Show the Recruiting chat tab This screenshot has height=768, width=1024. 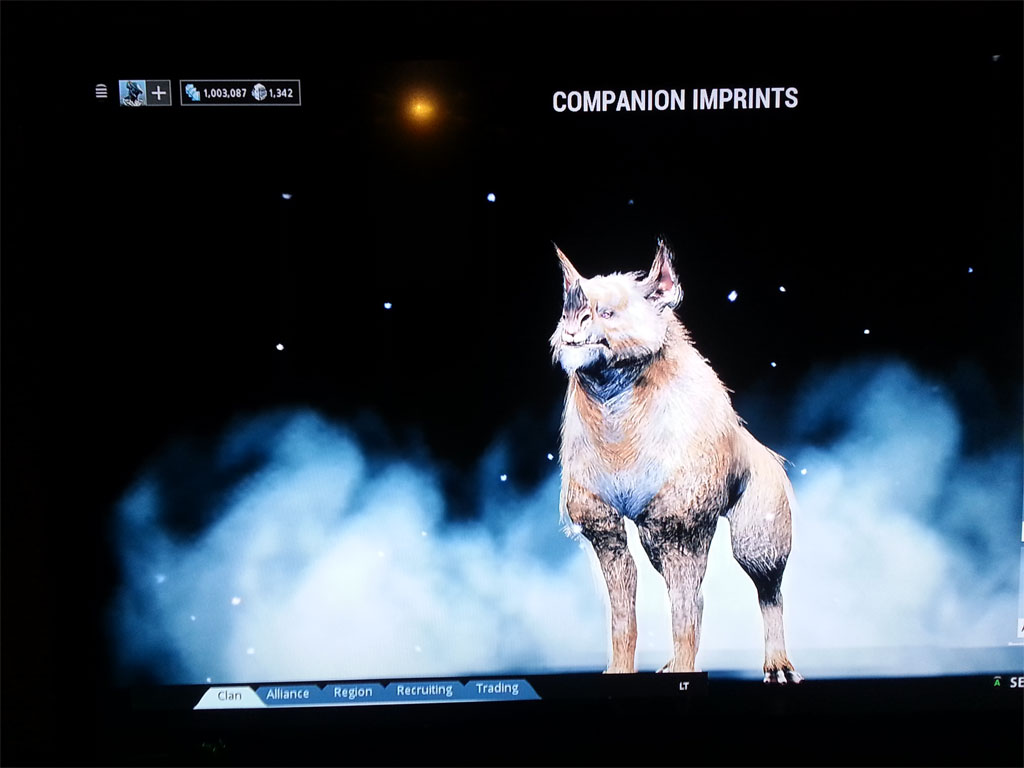[x=424, y=690]
